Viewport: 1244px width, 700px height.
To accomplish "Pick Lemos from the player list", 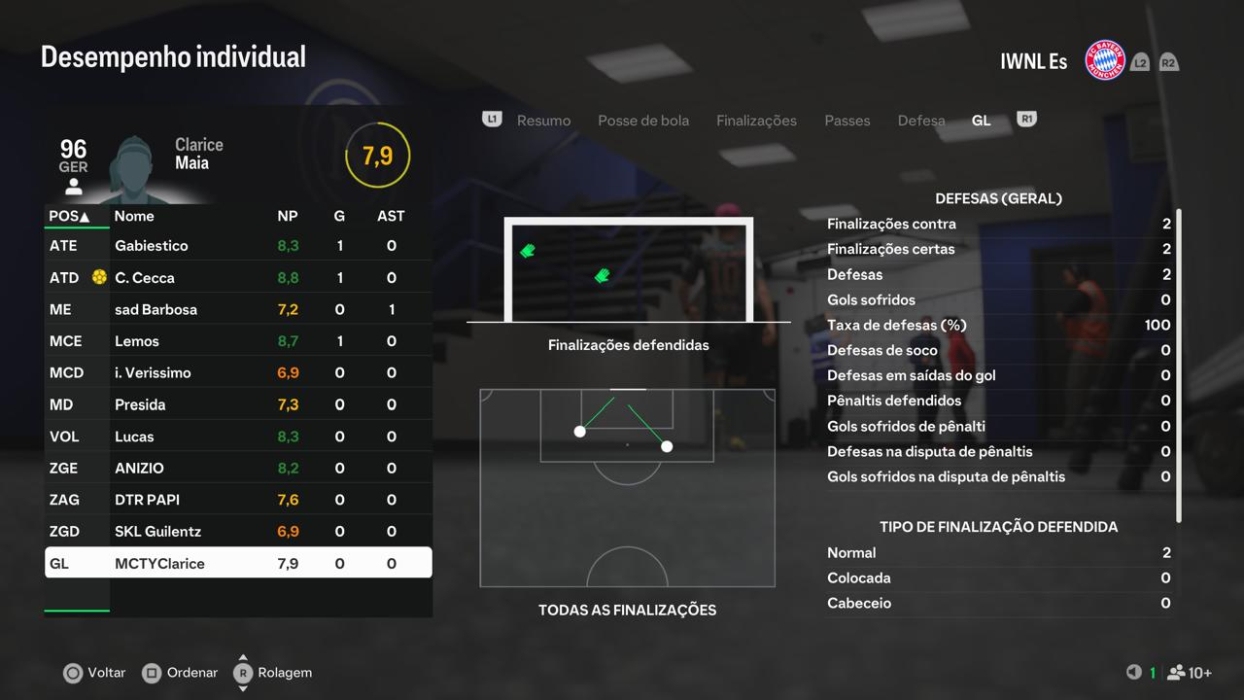I will point(238,341).
